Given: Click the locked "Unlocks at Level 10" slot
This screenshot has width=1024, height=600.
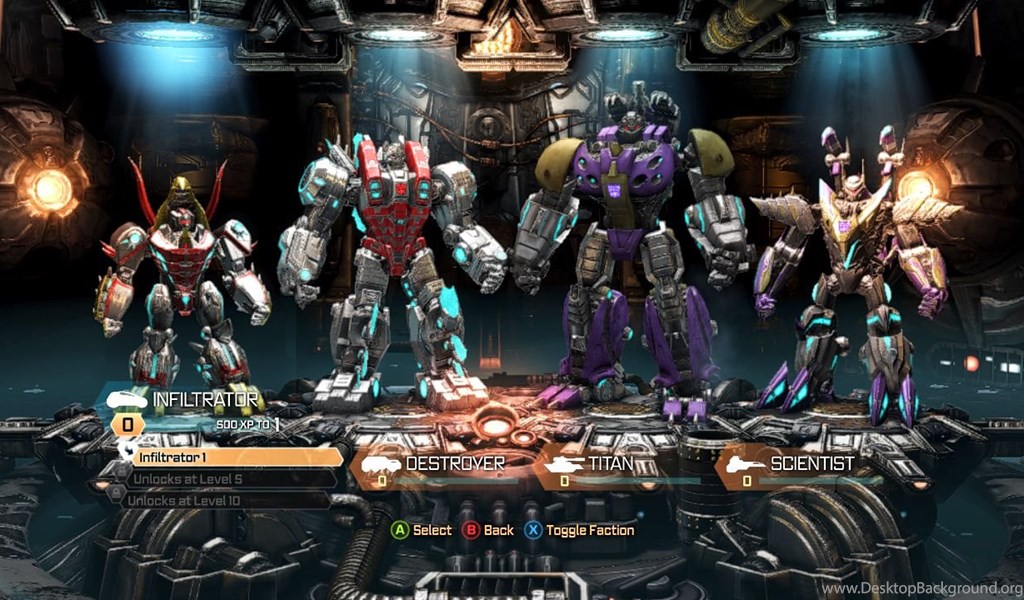Looking at the screenshot, I should point(225,499).
